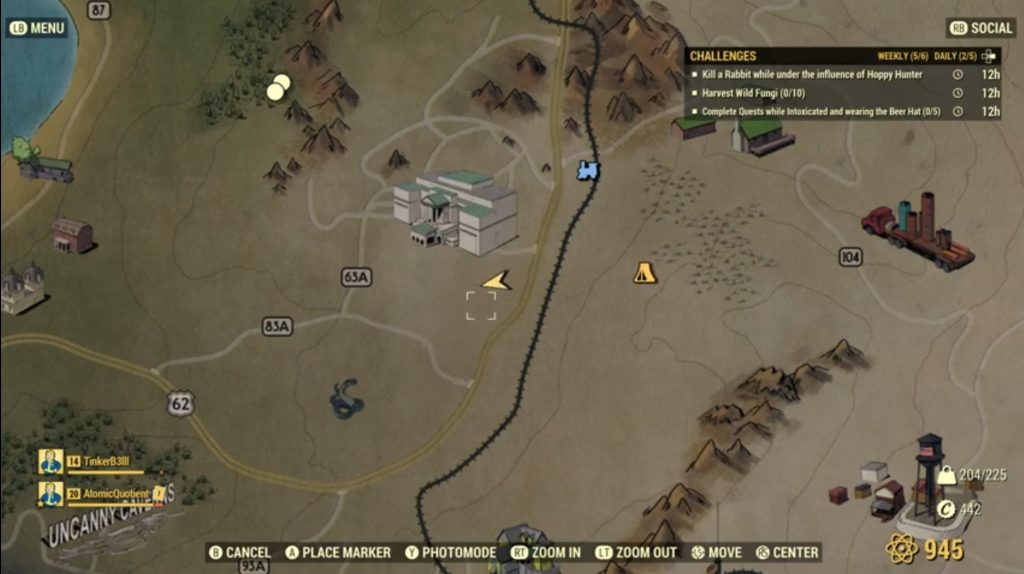Open the Menu label in top corner
This screenshot has height=574, width=1024.
click(38, 28)
